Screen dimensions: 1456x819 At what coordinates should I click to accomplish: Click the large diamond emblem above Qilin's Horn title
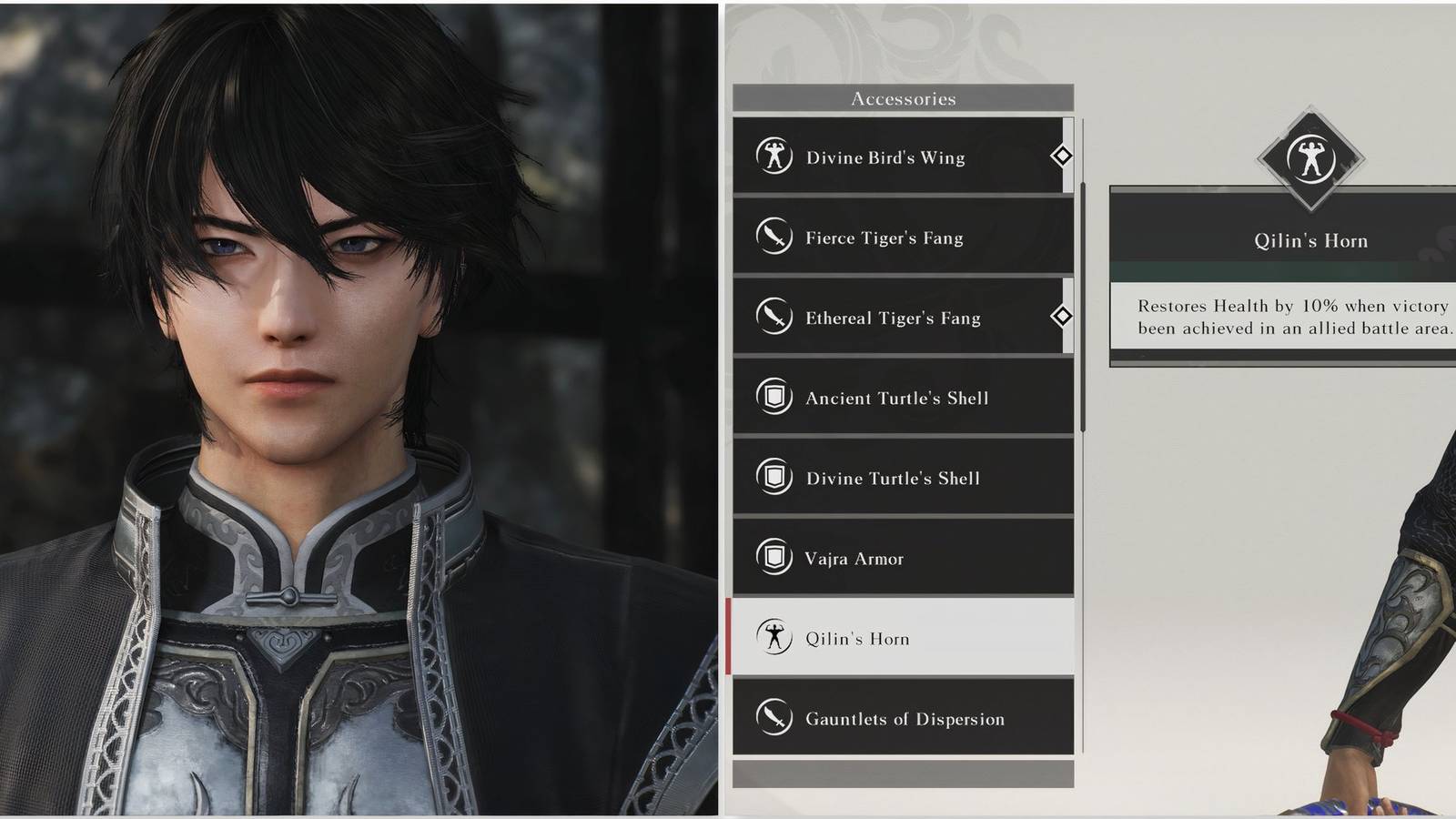pos(1312,160)
